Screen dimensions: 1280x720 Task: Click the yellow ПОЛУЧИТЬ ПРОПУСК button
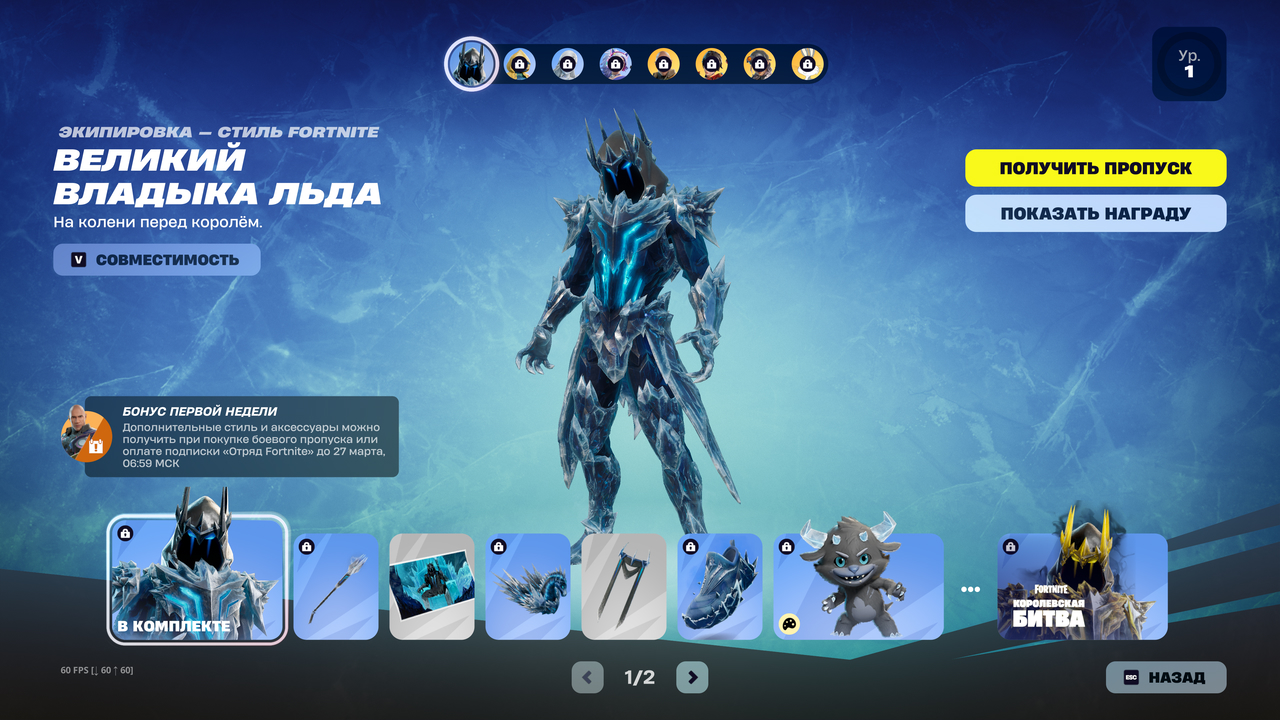tap(1095, 168)
